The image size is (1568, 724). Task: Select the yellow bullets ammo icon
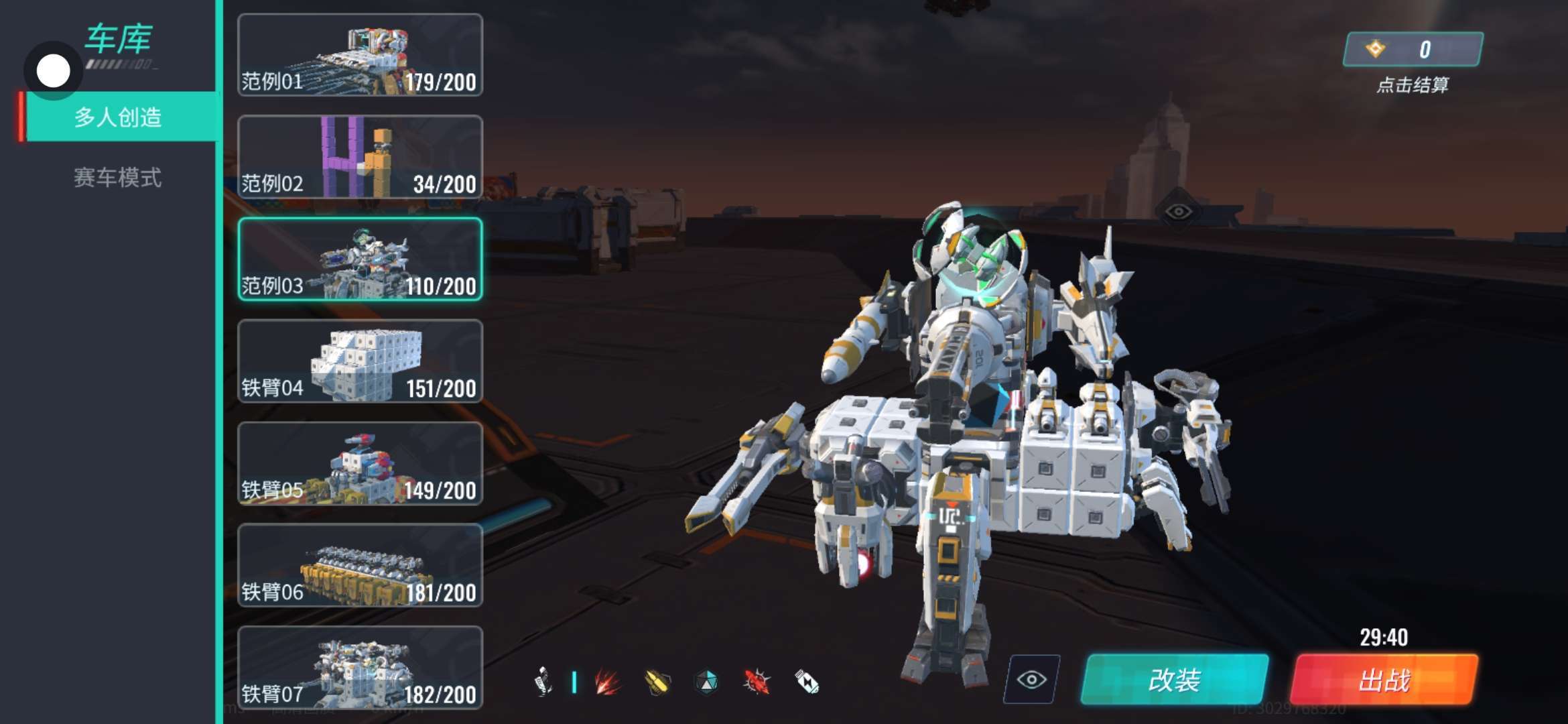(x=657, y=682)
